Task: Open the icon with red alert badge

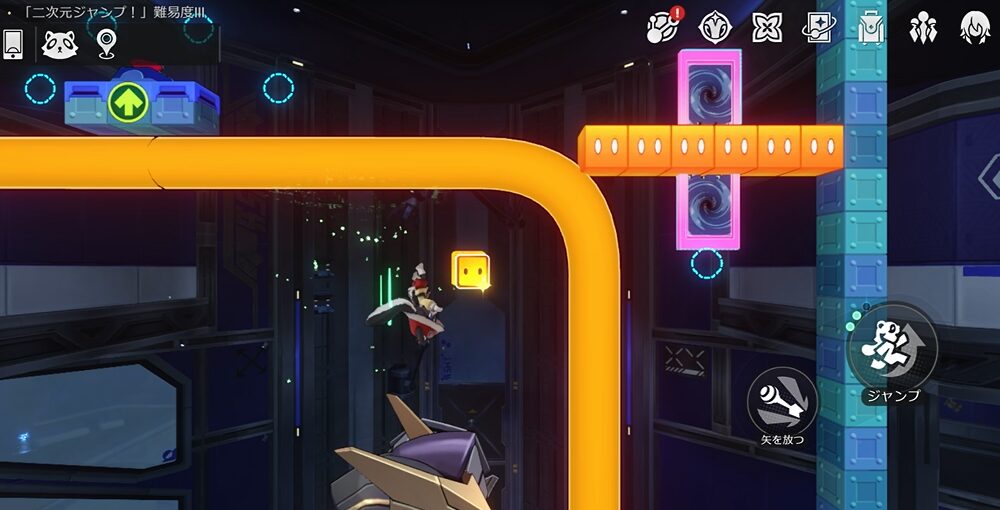Action: point(662,27)
